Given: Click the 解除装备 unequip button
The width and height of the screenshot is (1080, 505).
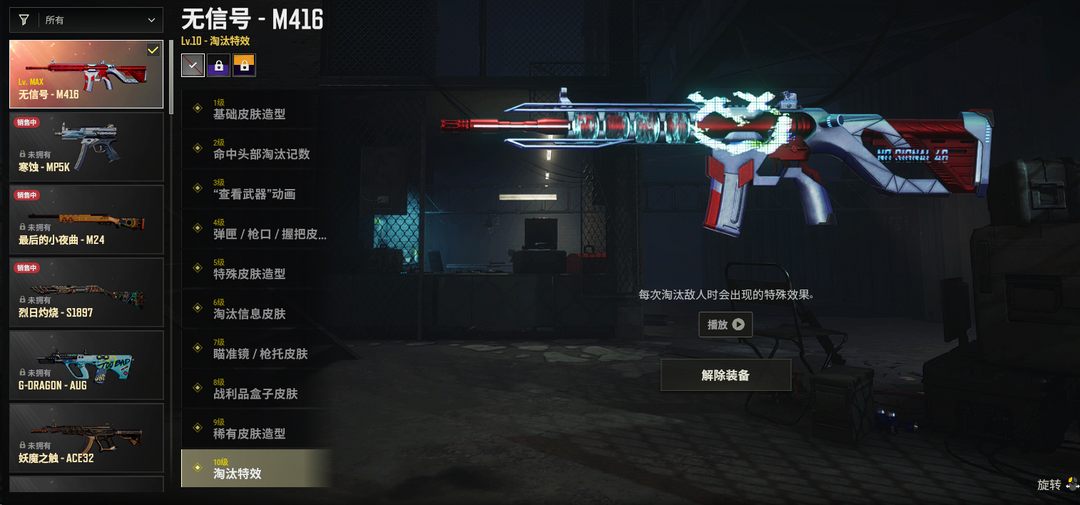Looking at the screenshot, I should click(x=725, y=375).
